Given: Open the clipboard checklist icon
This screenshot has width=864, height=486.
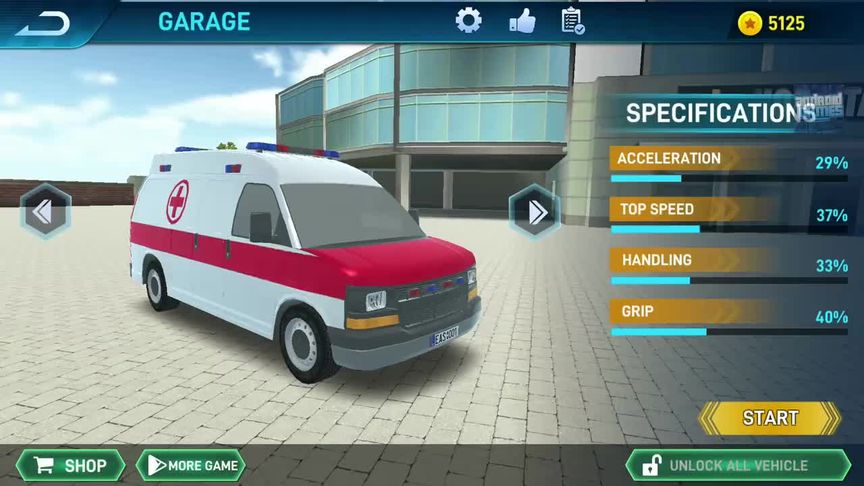Looking at the screenshot, I should click(x=573, y=21).
